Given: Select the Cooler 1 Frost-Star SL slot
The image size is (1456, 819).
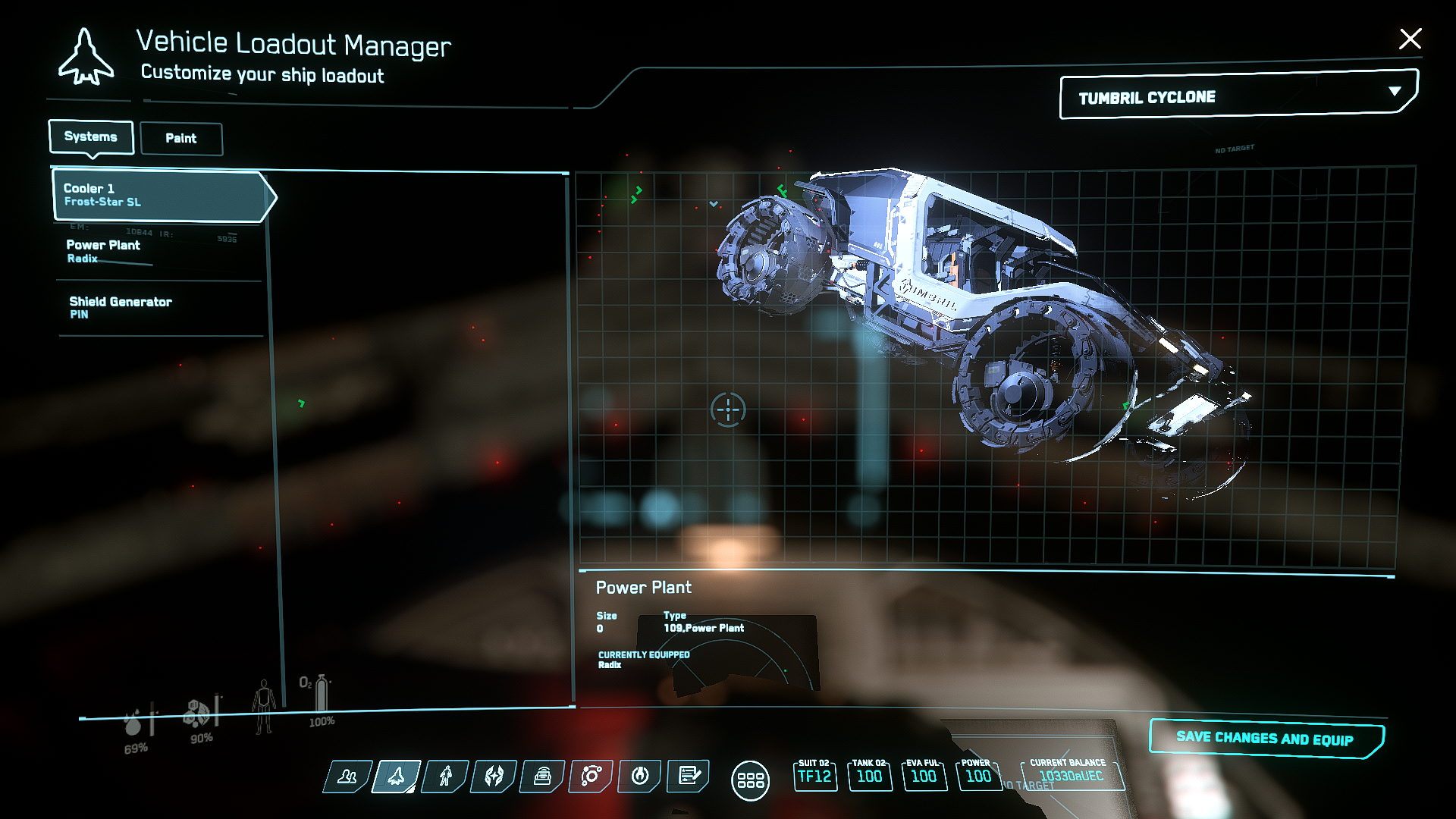Looking at the screenshot, I should (159, 195).
